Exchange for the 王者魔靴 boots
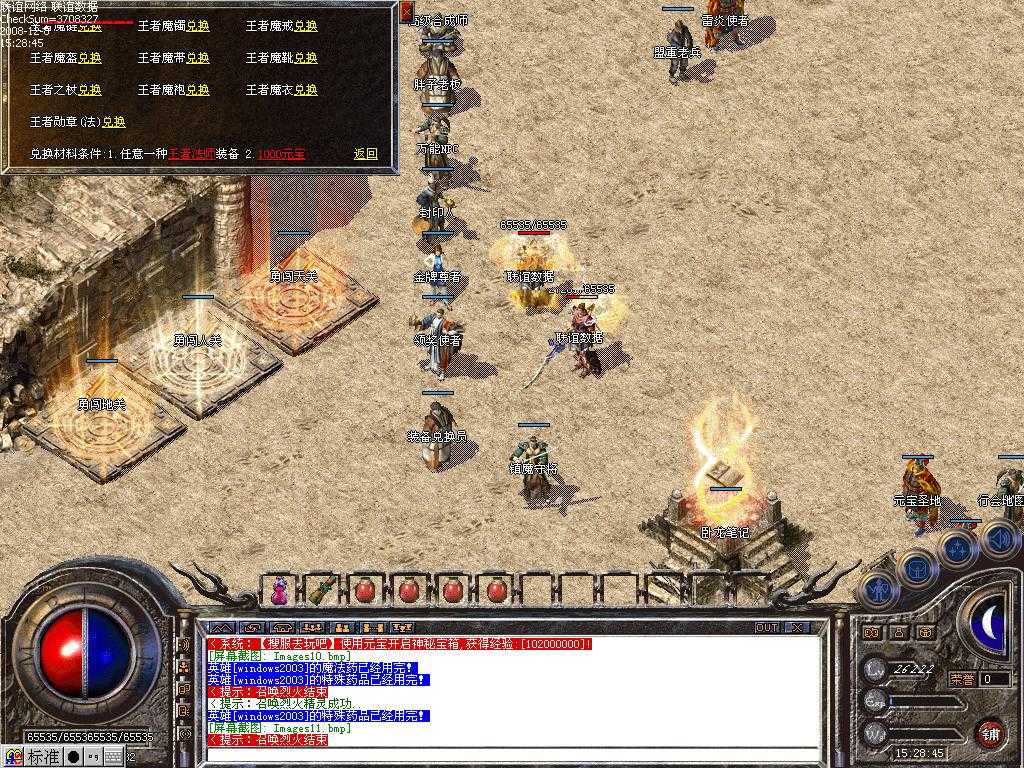This screenshot has width=1024, height=768. 305,58
